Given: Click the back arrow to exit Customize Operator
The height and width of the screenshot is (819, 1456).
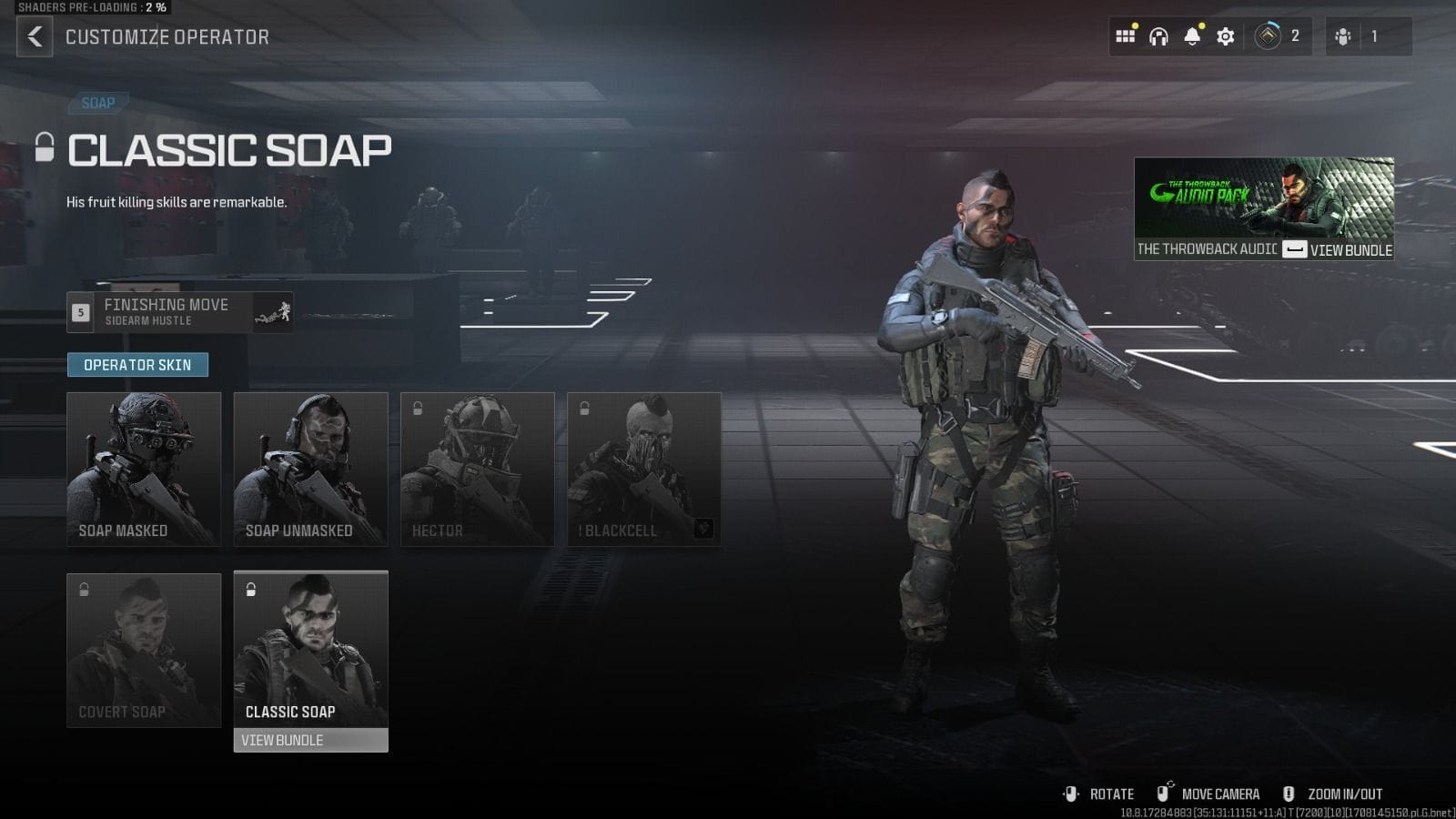Looking at the screenshot, I should (x=35, y=36).
